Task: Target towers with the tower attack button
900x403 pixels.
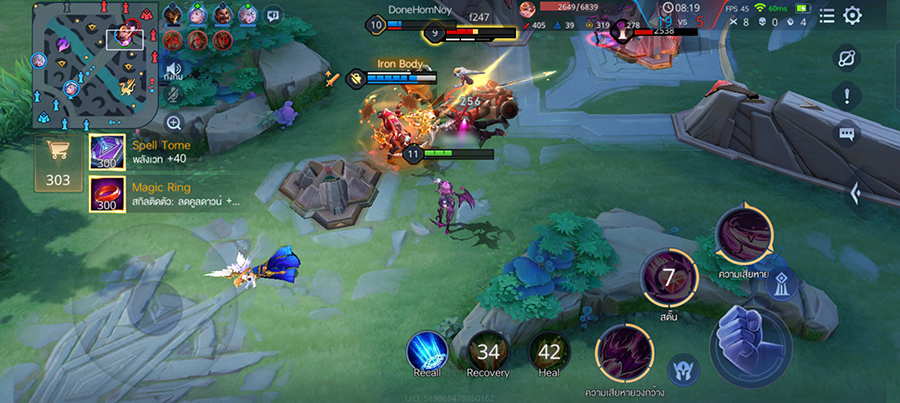Action: tap(782, 283)
